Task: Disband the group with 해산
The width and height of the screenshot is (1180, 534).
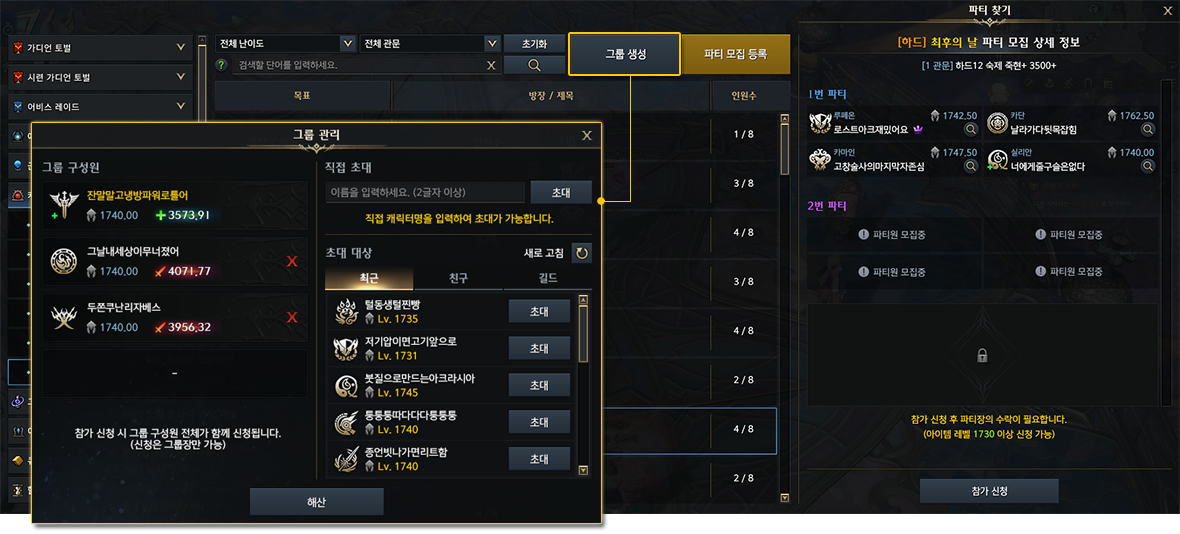Action: tap(316, 501)
